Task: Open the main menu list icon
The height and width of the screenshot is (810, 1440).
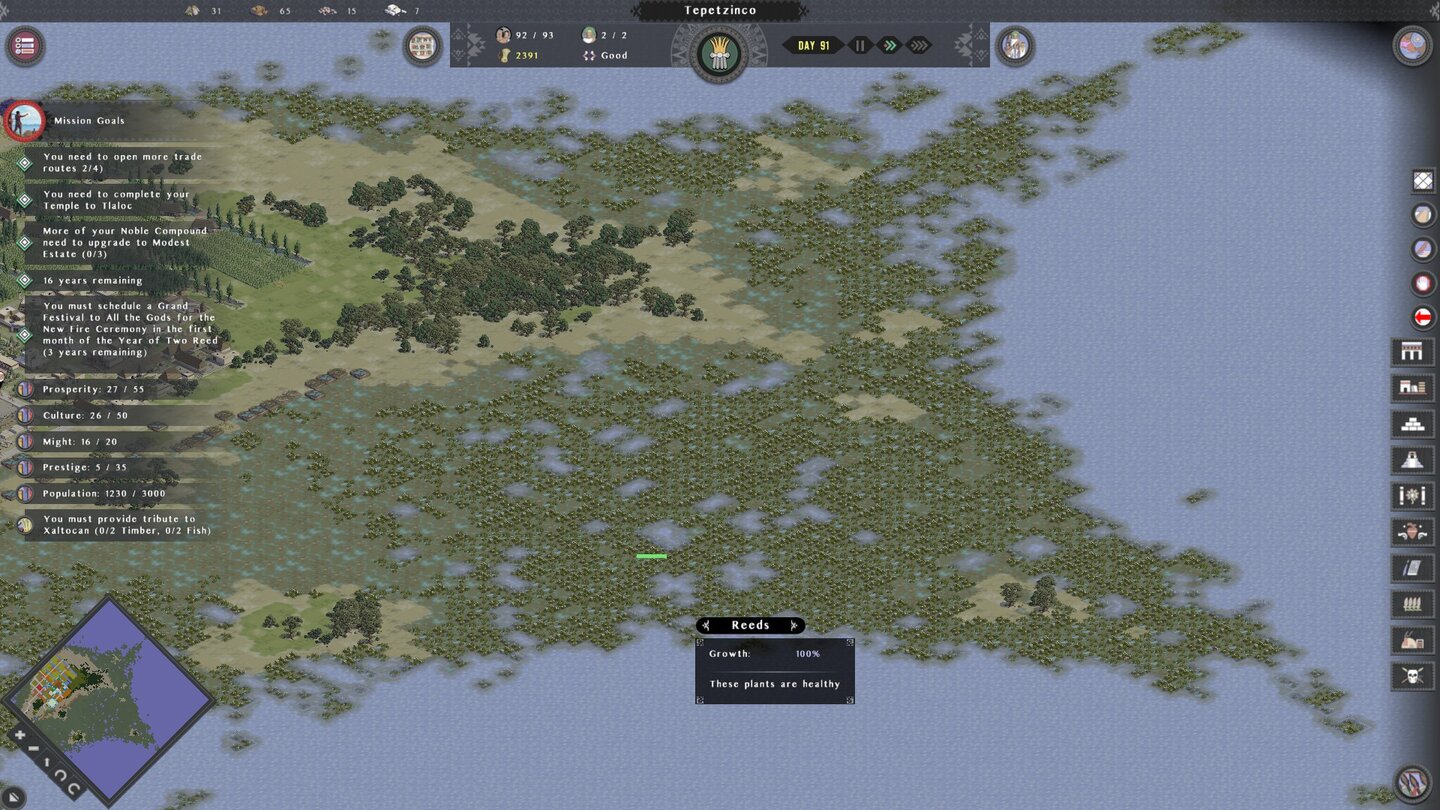Action: 24,44
